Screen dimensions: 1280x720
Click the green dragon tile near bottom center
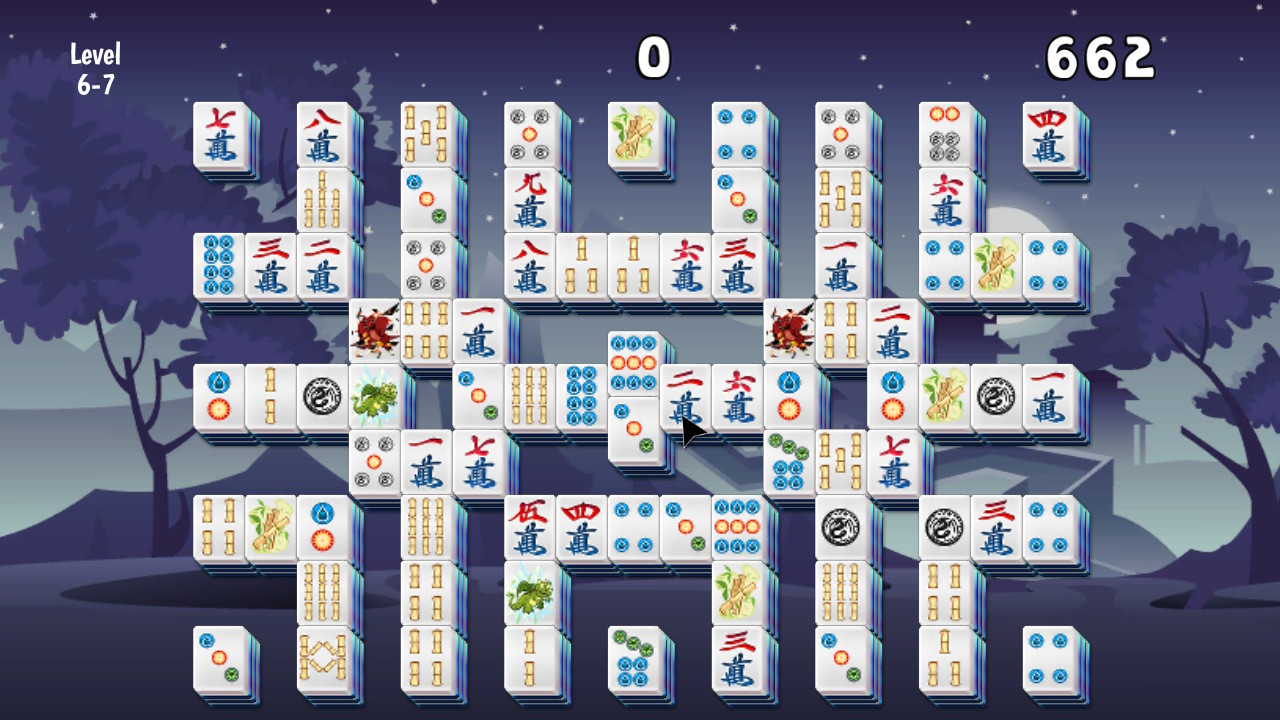(532, 592)
